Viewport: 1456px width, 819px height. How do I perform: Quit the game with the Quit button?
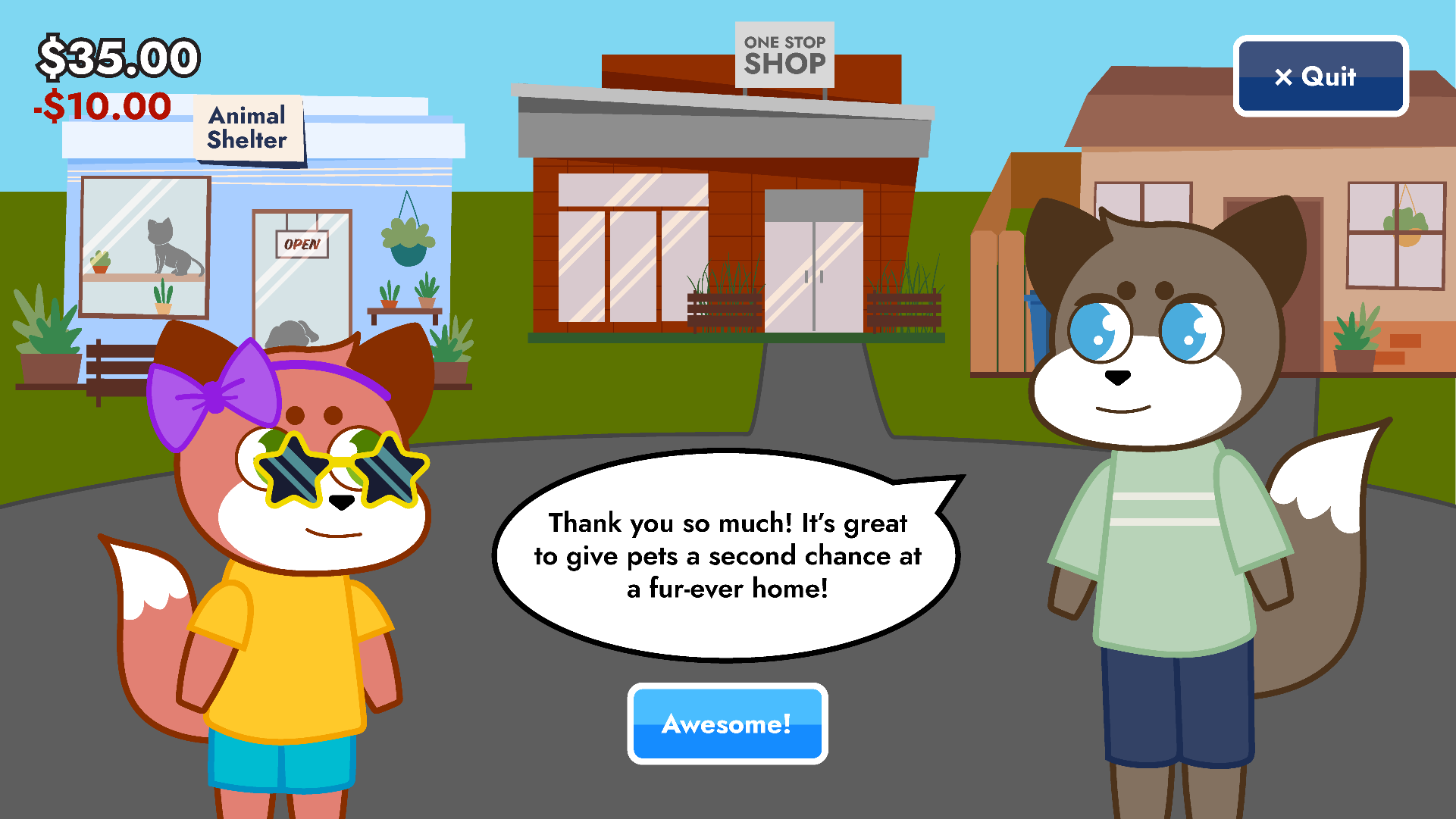(x=1320, y=77)
